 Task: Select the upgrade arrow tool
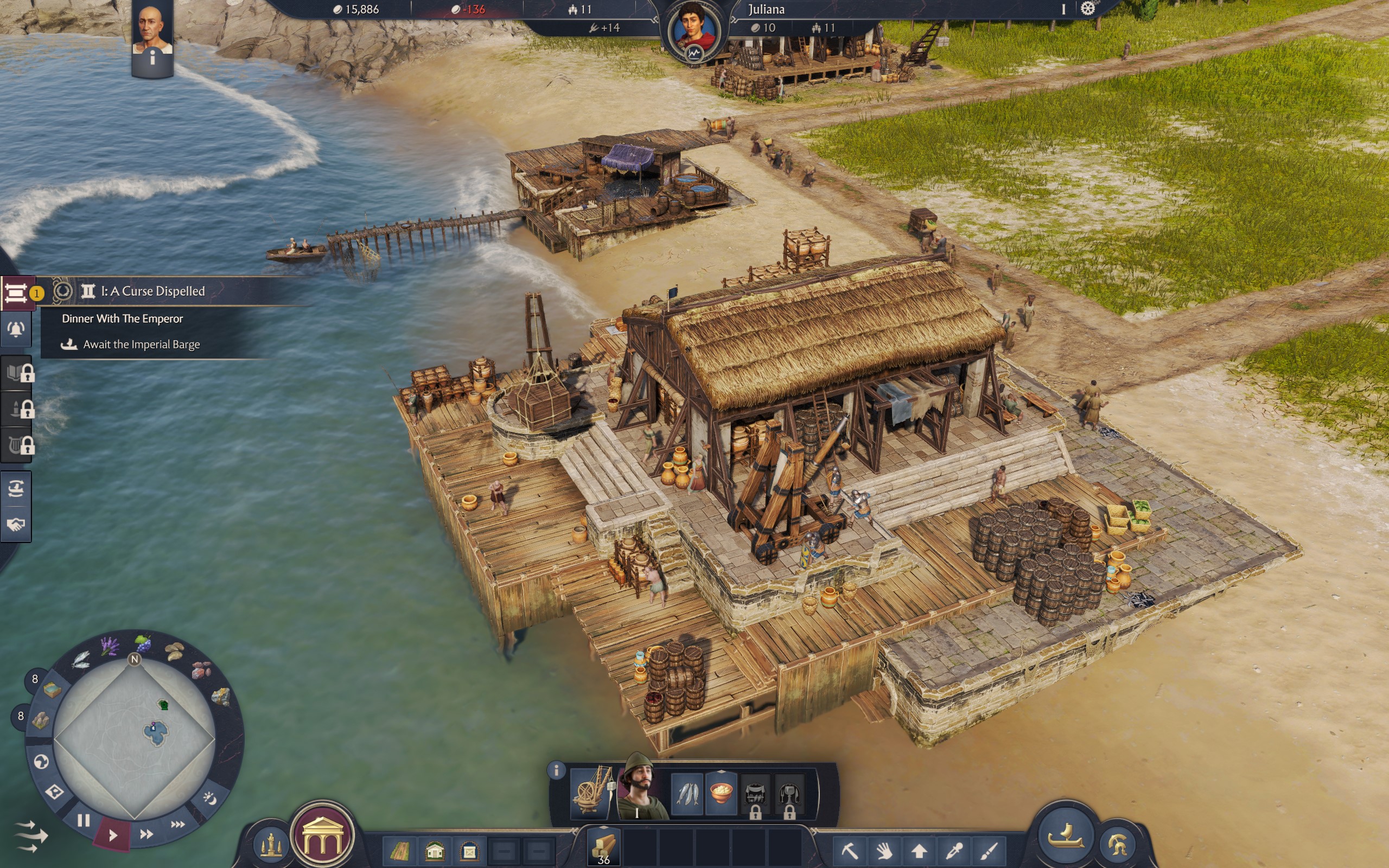tap(920, 850)
